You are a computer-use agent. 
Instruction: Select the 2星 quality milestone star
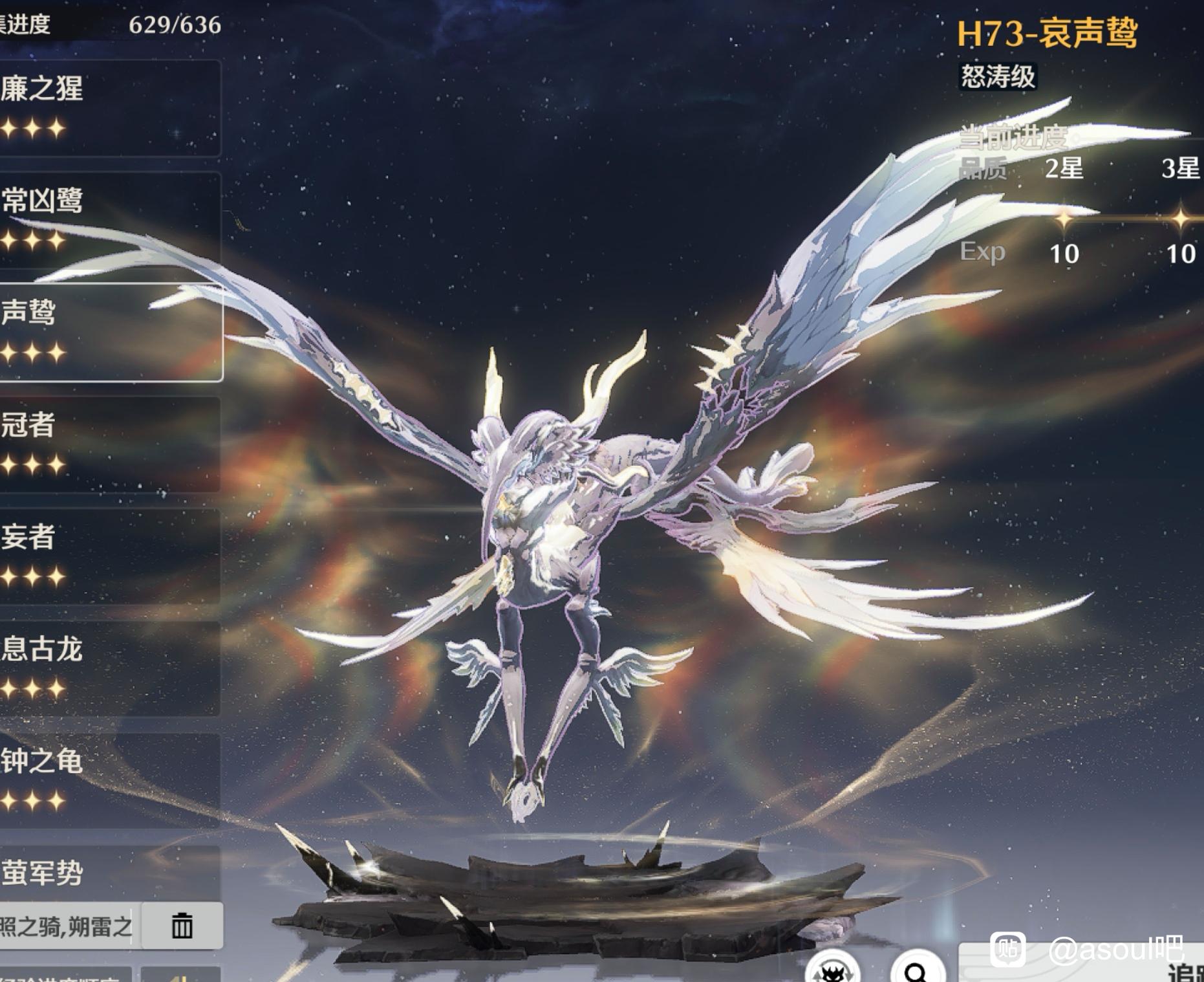click(1064, 219)
